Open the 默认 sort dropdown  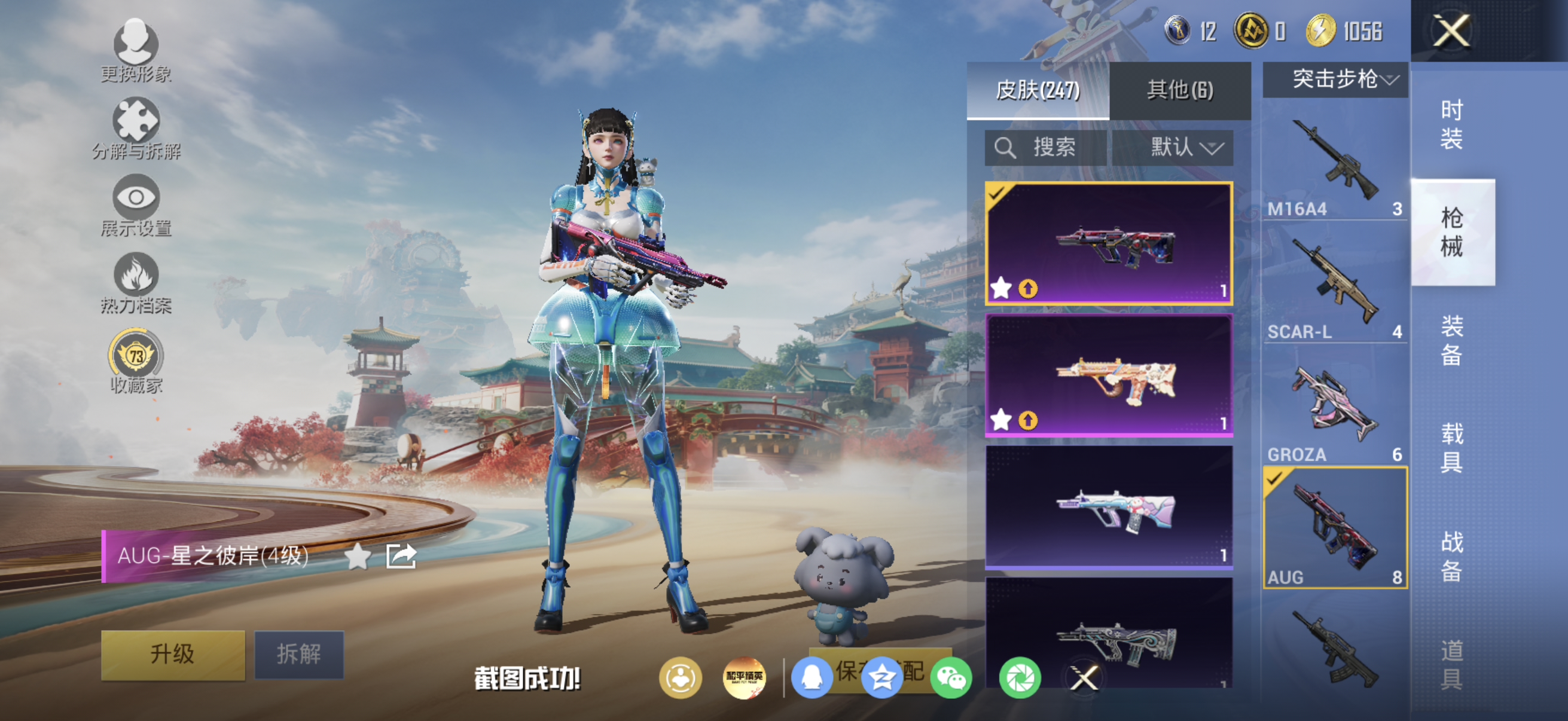click(1173, 147)
